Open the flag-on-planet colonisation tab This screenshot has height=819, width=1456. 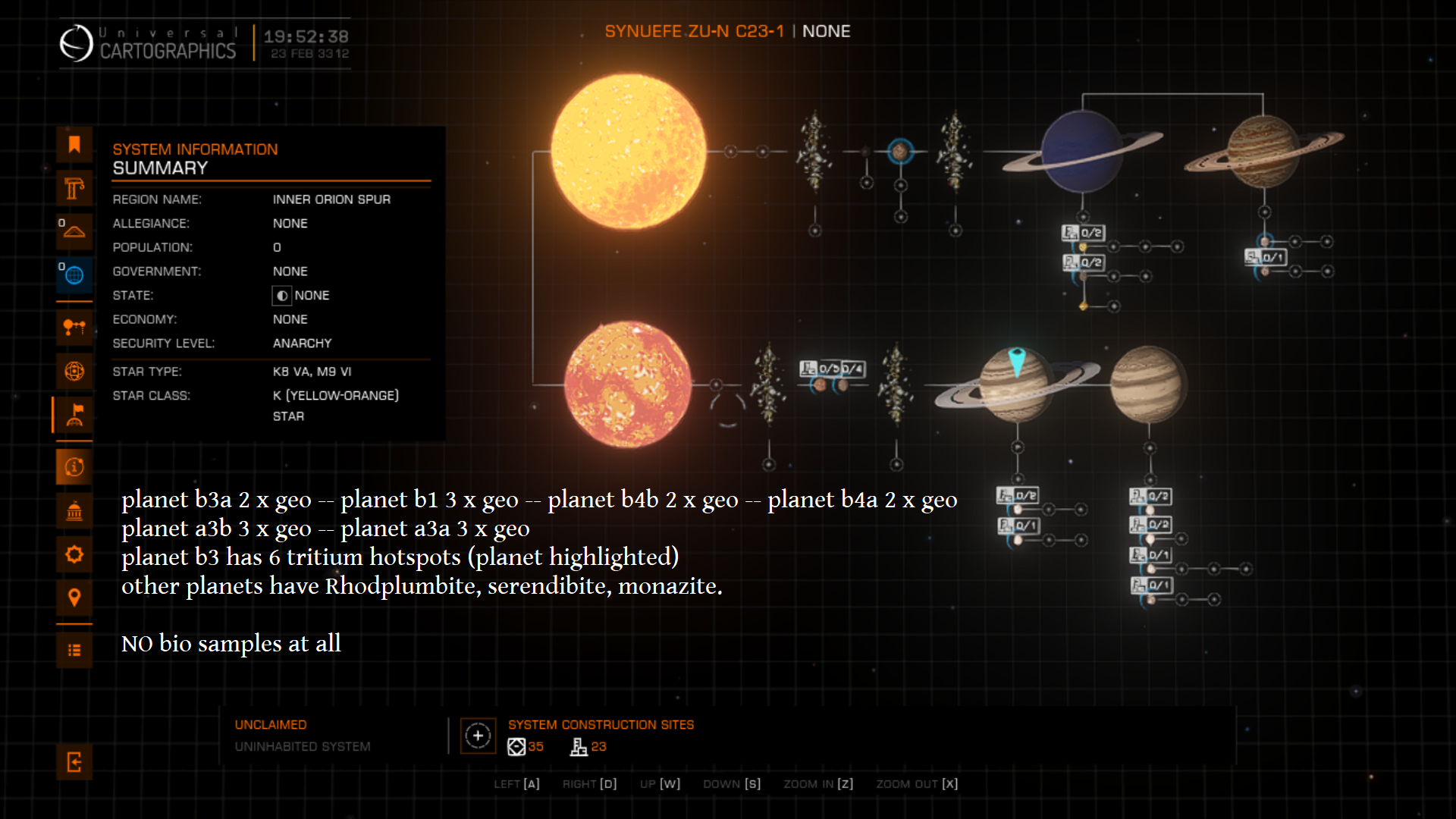[74, 415]
